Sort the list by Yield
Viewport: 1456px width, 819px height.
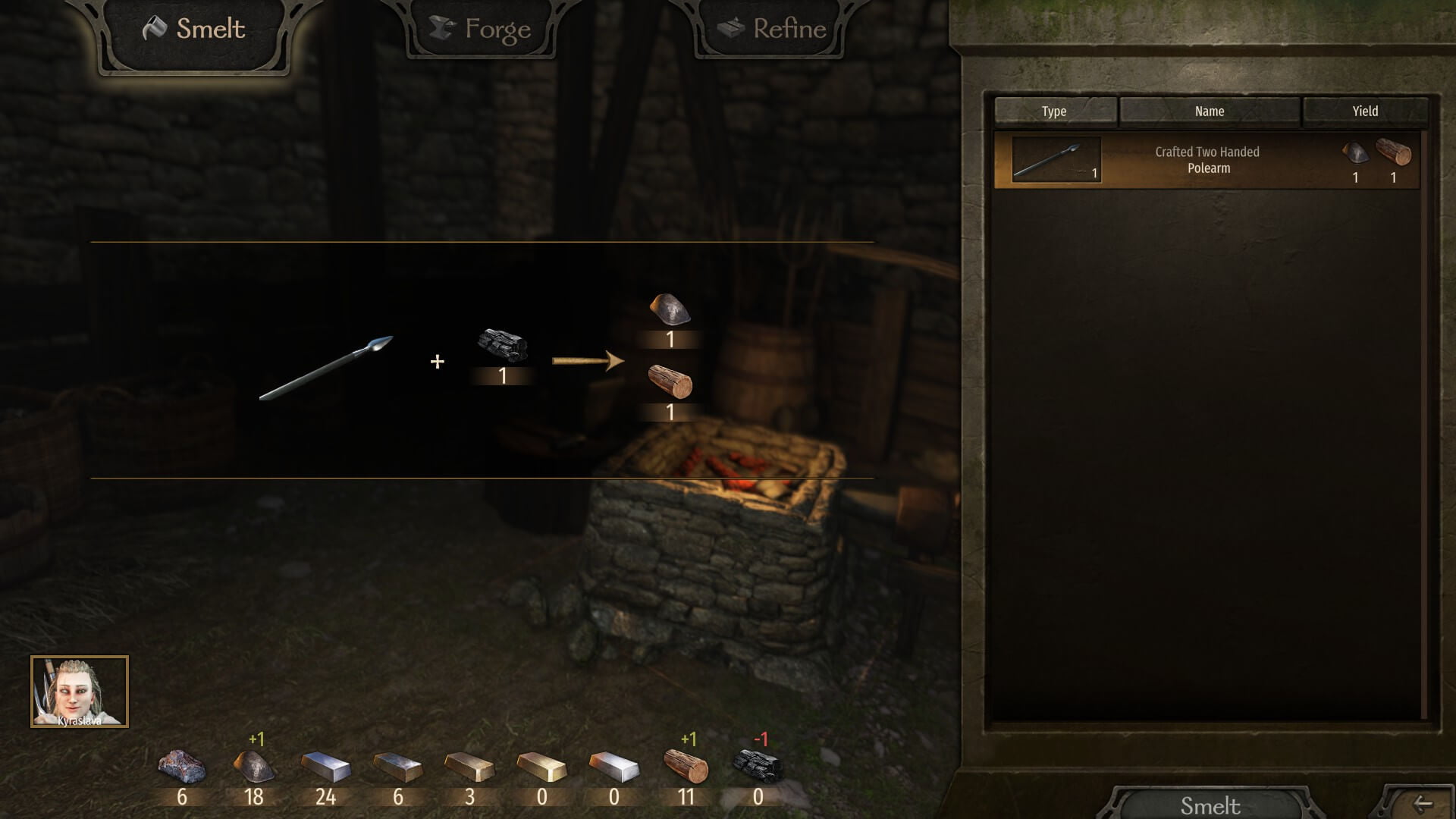tap(1365, 111)
